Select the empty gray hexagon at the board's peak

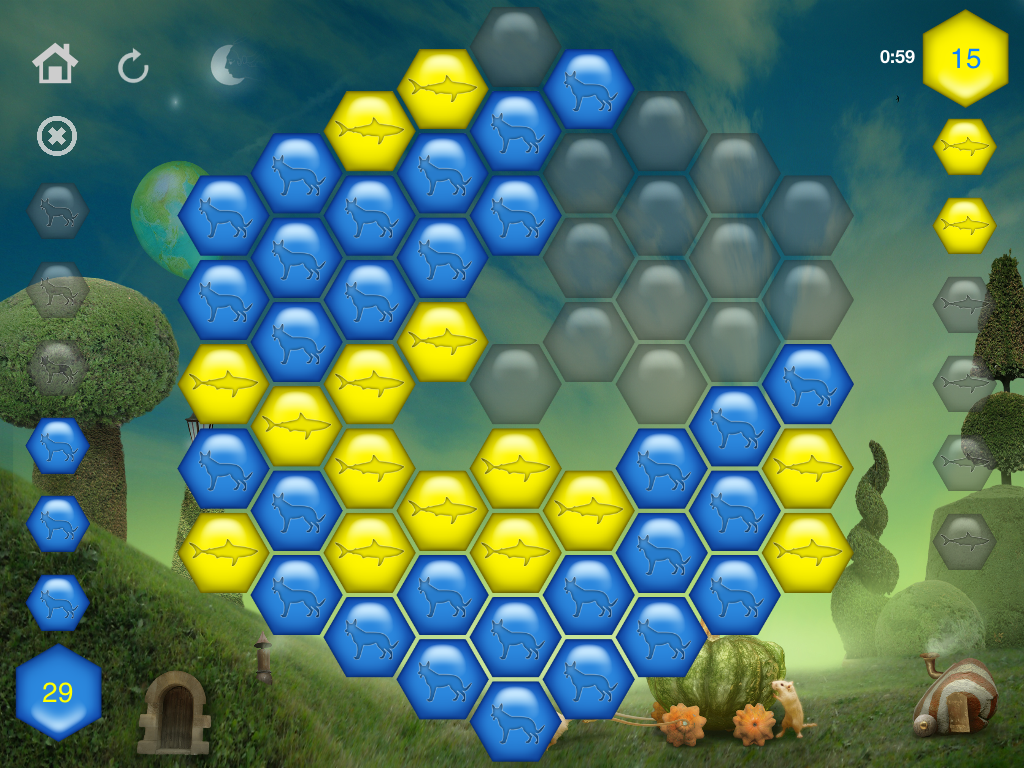[515, 47]
